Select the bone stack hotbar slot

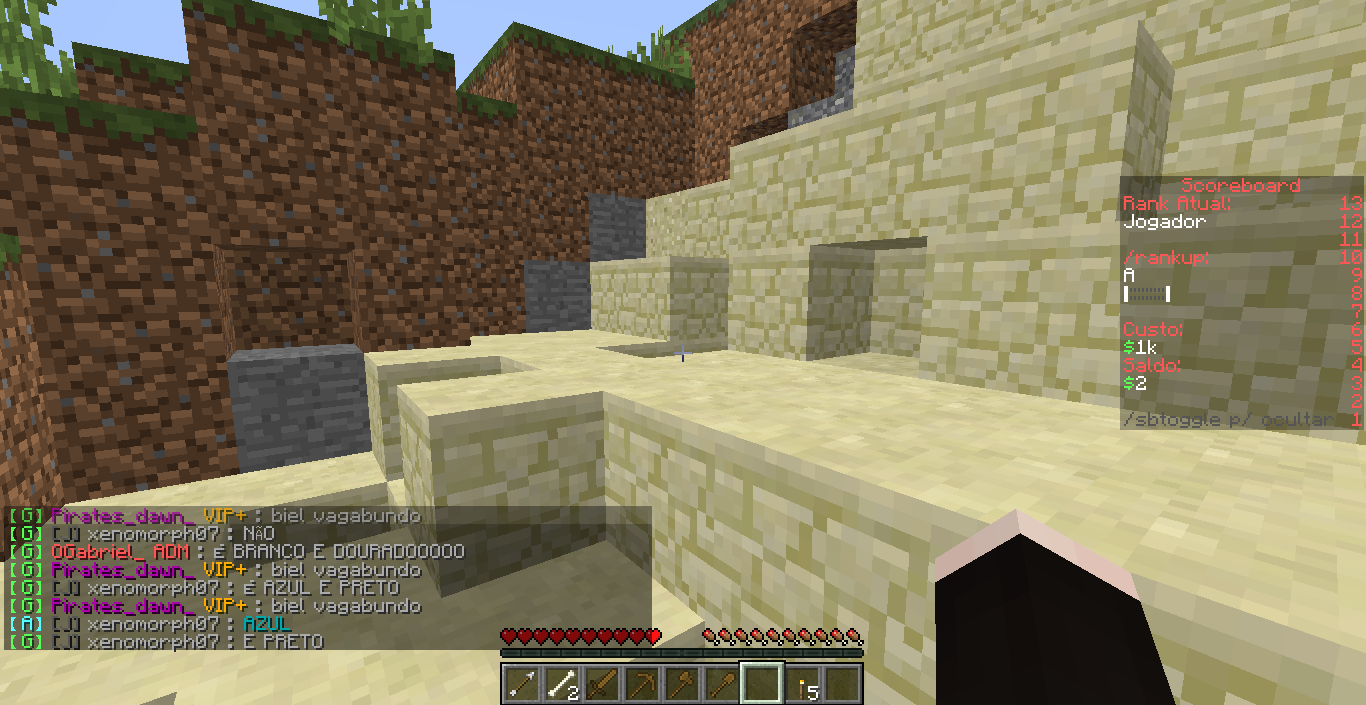(562, 684)
